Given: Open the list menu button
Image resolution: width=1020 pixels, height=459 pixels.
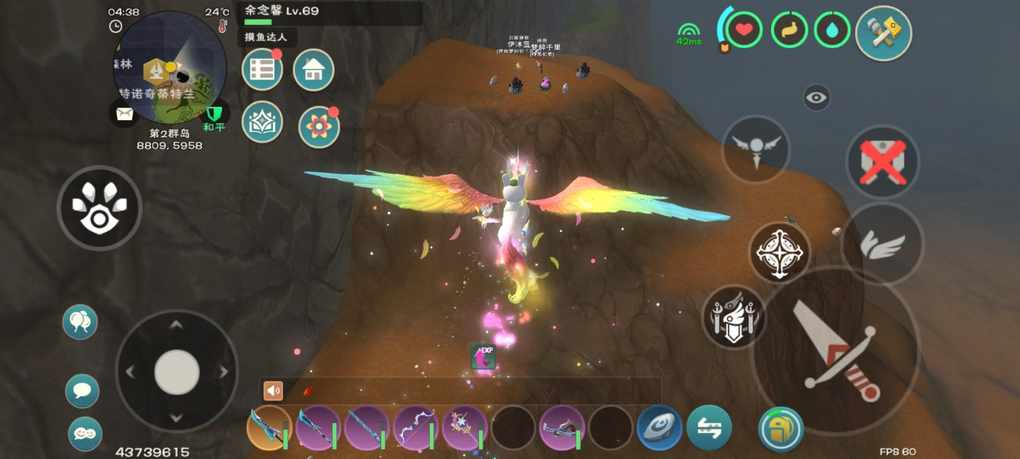Looking at the screenshot, I should tap(262, 69).
